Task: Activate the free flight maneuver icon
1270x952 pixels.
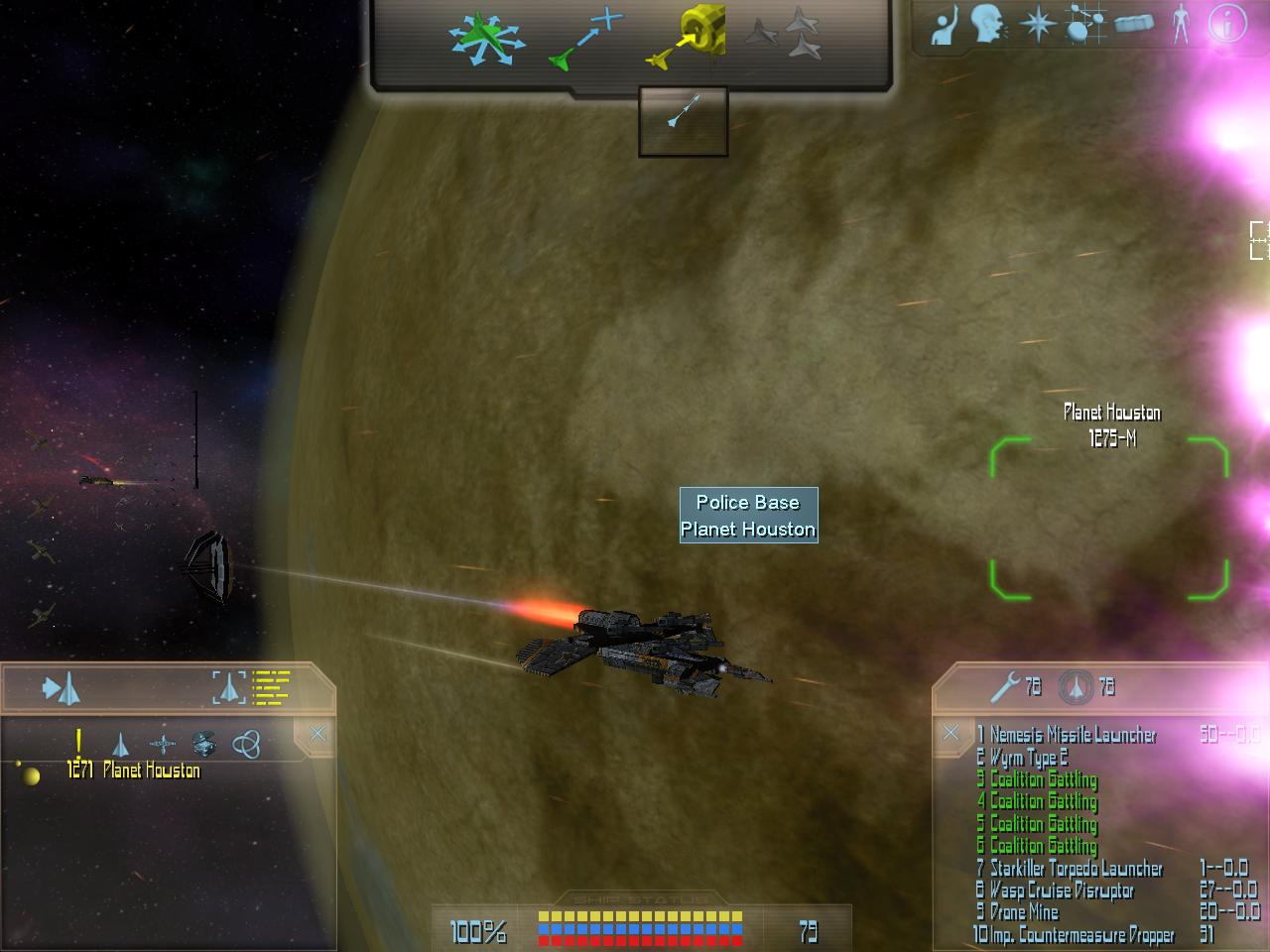Action: [x=483, y=40]
